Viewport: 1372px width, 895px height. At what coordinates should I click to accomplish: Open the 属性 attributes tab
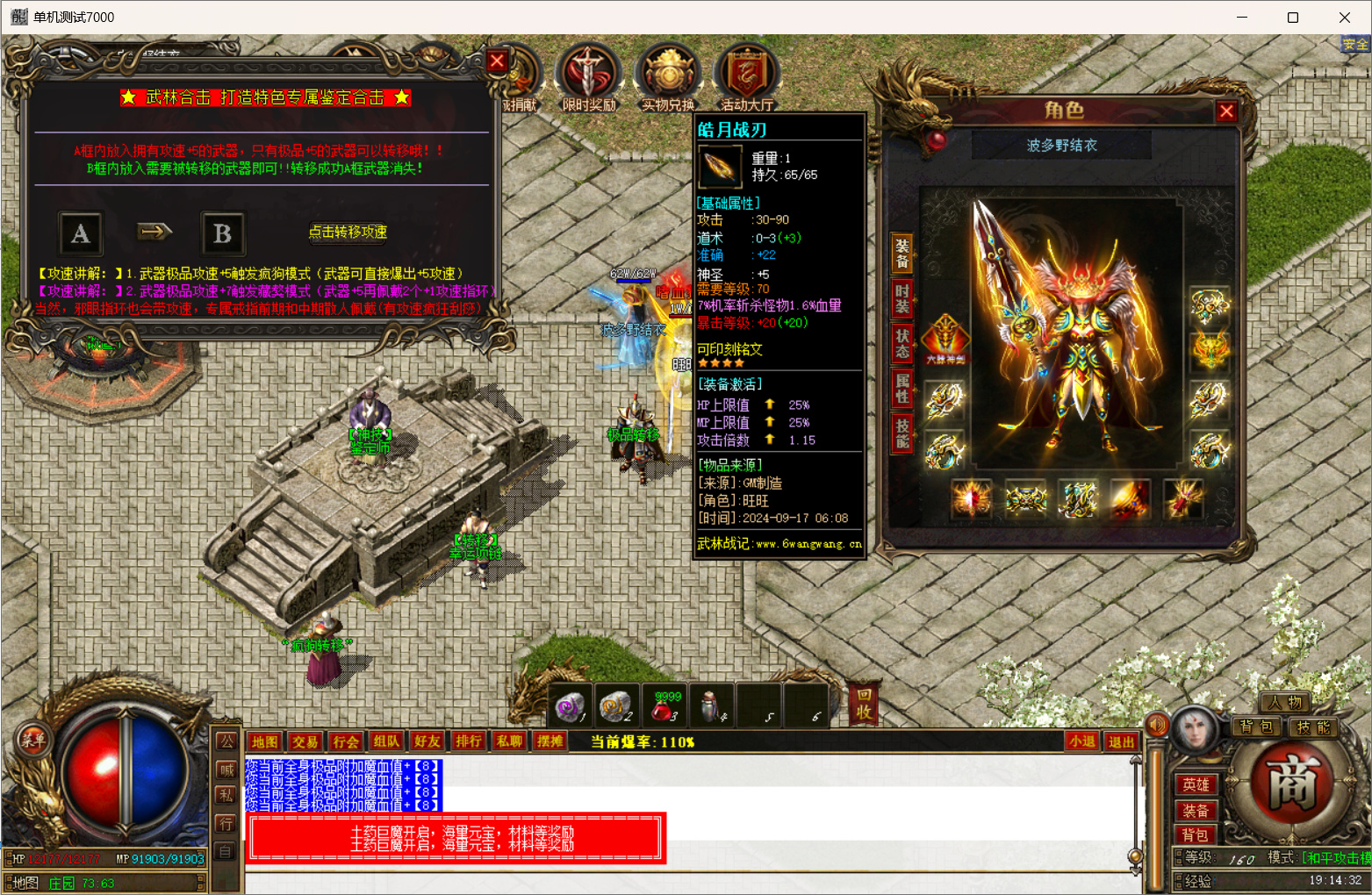click(x=901, y=387)
